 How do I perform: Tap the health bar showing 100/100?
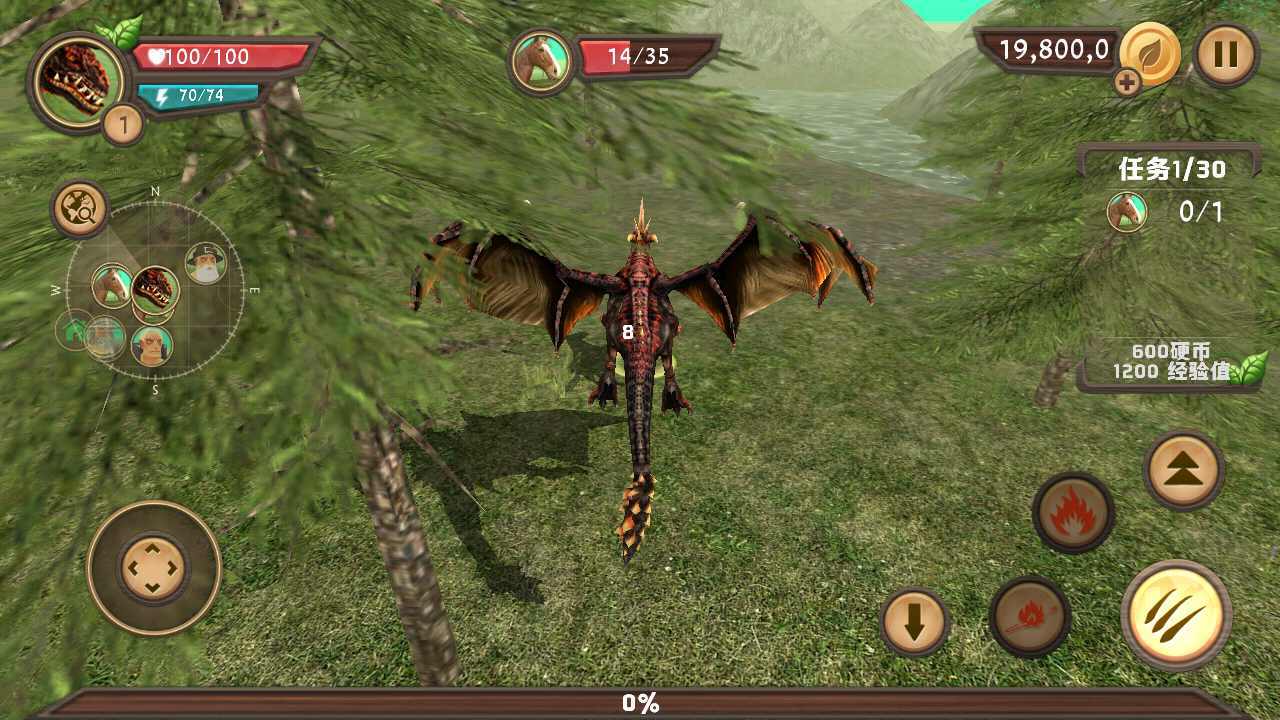[x=205, y=57]
